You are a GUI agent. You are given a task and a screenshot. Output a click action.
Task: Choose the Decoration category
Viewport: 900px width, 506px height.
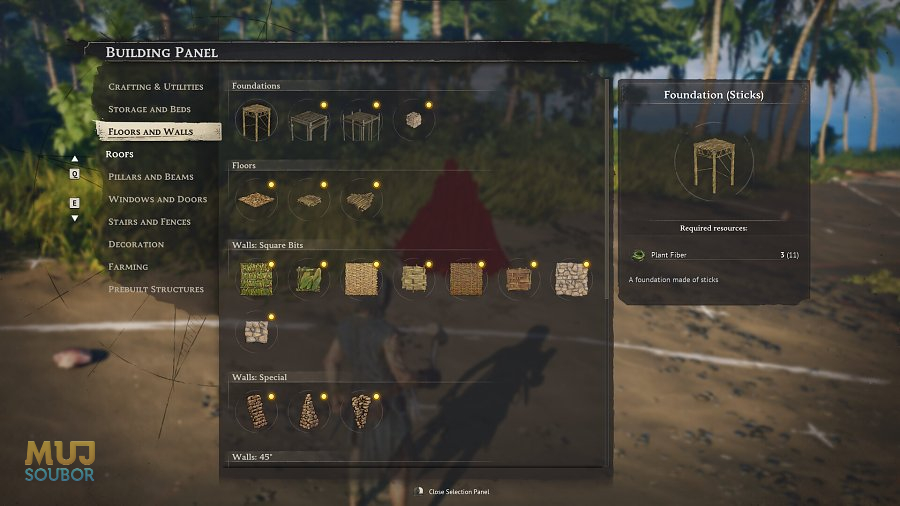(x=136, y=244)
